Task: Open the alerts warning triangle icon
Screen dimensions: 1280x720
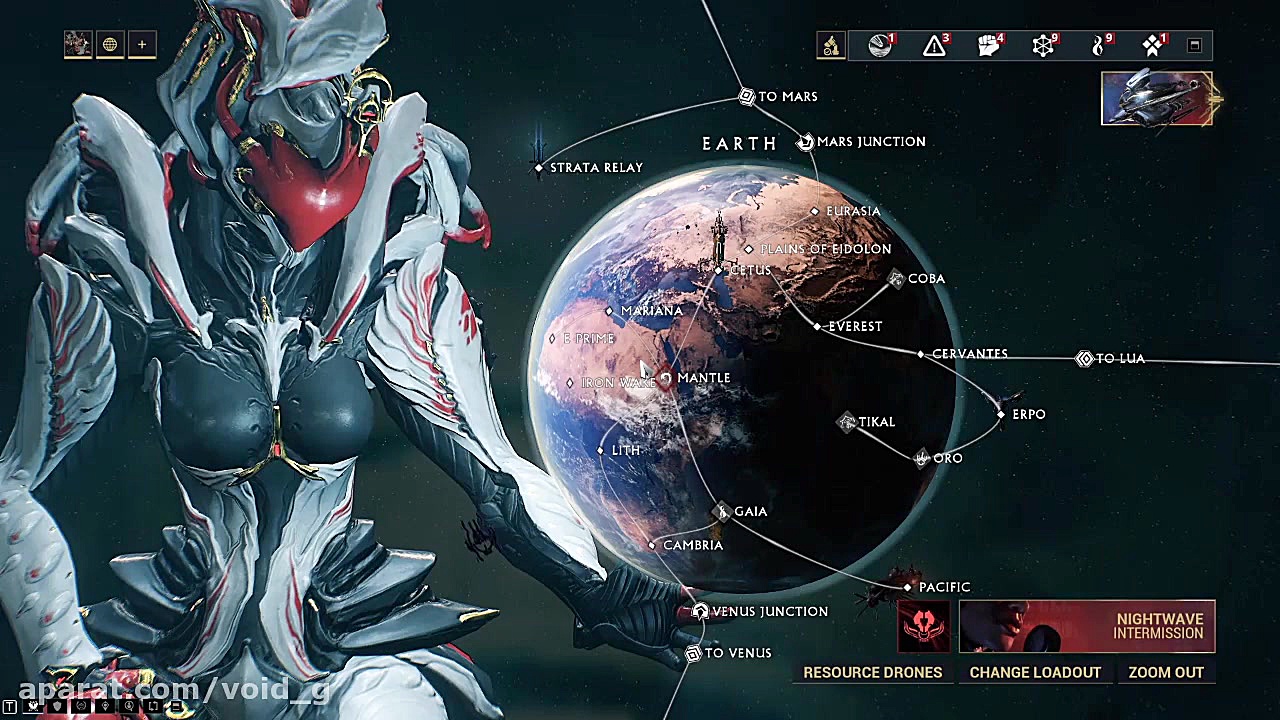Action: pyautogui.click(x=934, y=45)
